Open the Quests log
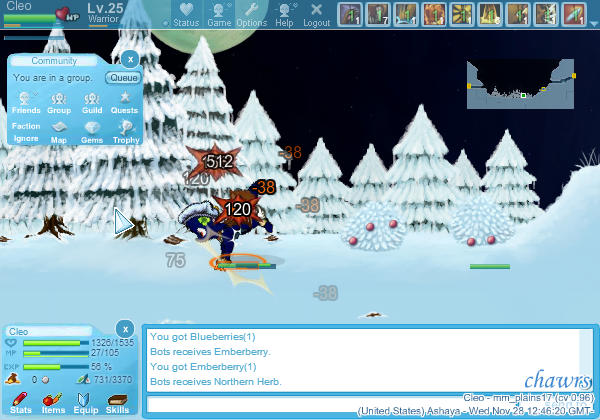Image resolution: width=600 pixels, height=420 pixels. [124, 102]
